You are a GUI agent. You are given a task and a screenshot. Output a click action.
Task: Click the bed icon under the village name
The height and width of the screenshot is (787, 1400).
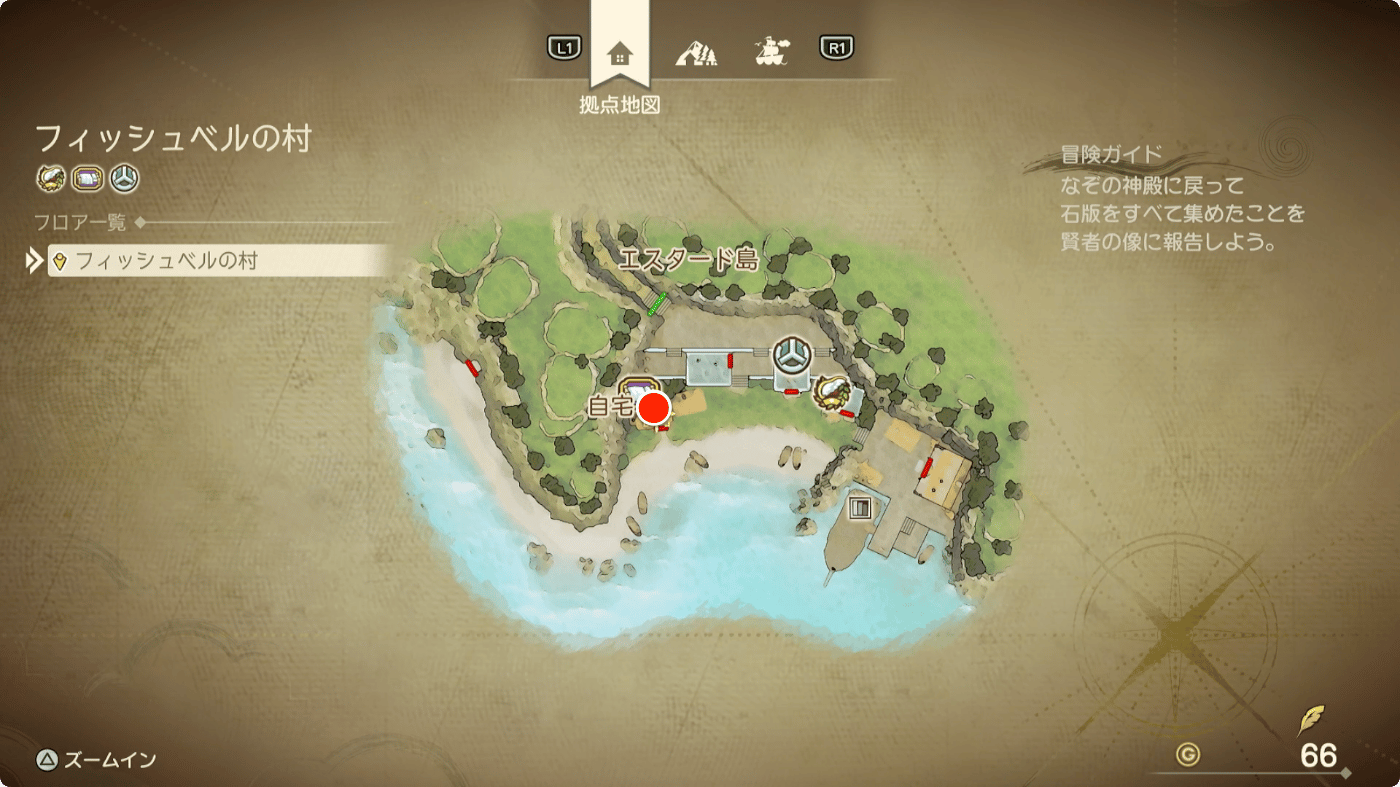pyautogui.click(x=88, y=179)
